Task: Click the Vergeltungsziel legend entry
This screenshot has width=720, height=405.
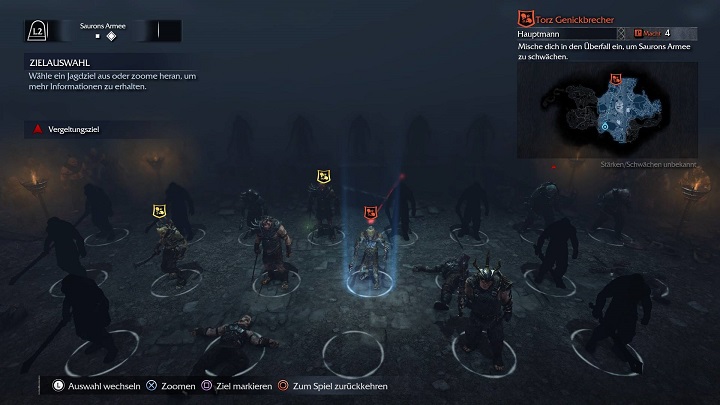Action: pos(66,129)
